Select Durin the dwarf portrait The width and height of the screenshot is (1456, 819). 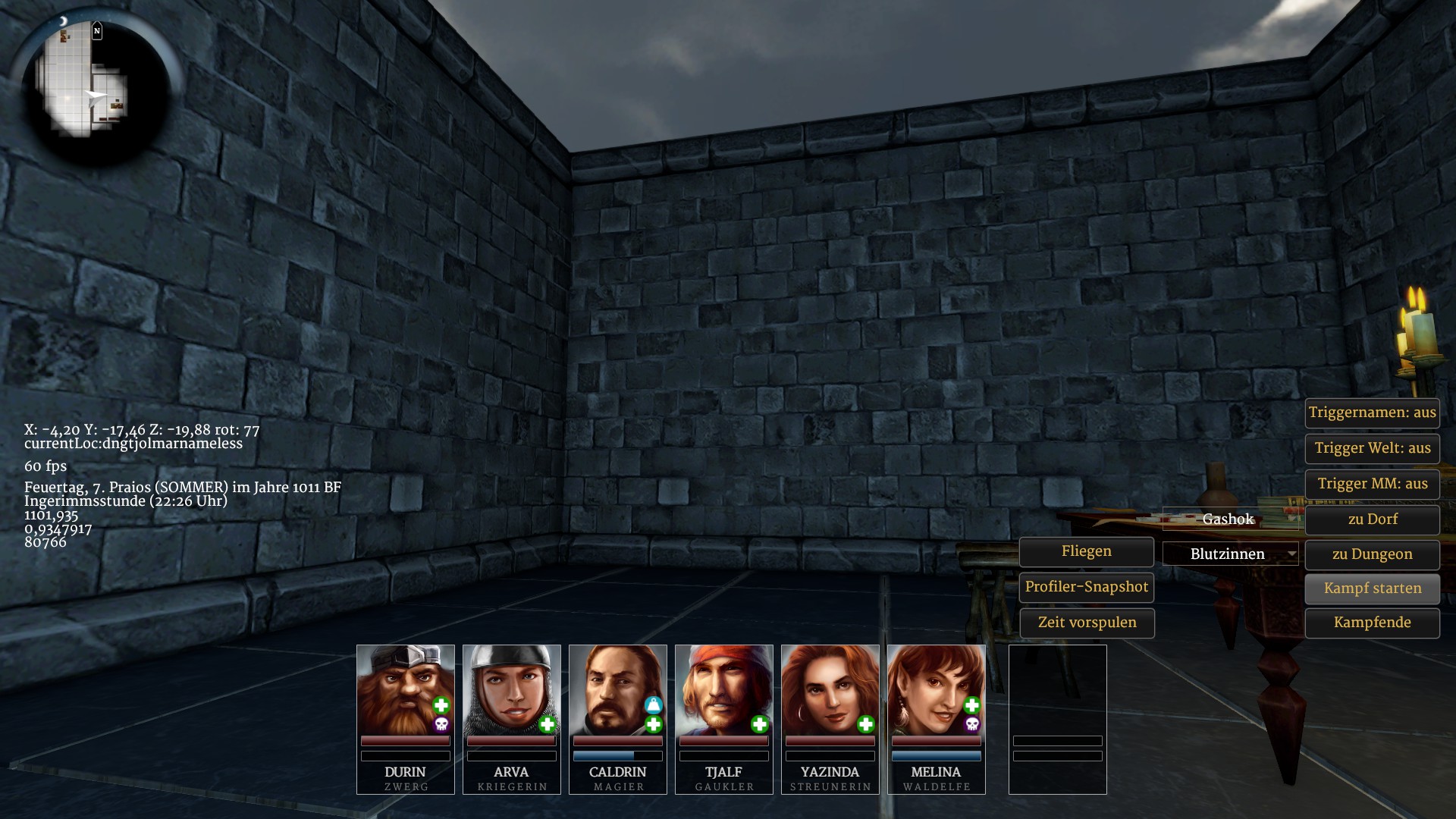tap(405, 690)
